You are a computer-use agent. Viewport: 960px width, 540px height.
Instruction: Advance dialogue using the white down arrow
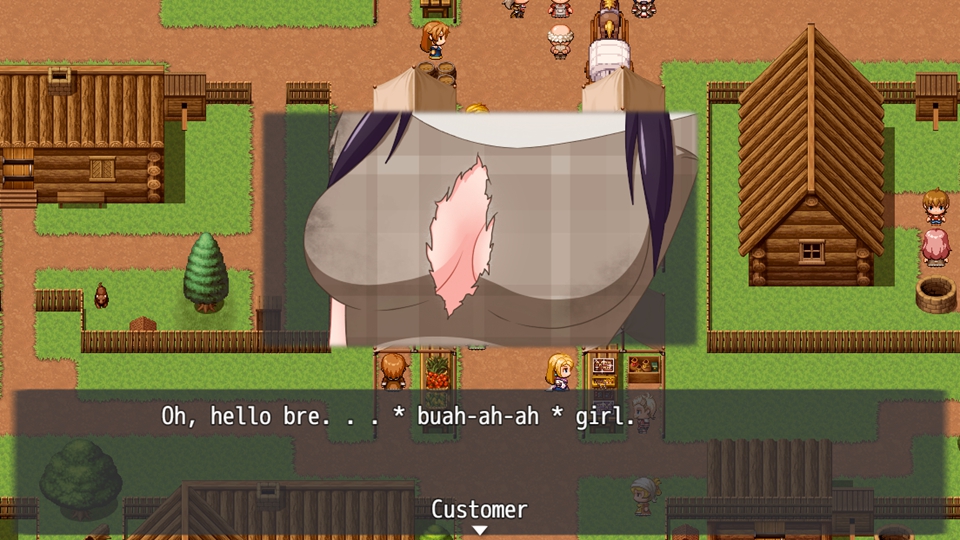click(479, 530)
